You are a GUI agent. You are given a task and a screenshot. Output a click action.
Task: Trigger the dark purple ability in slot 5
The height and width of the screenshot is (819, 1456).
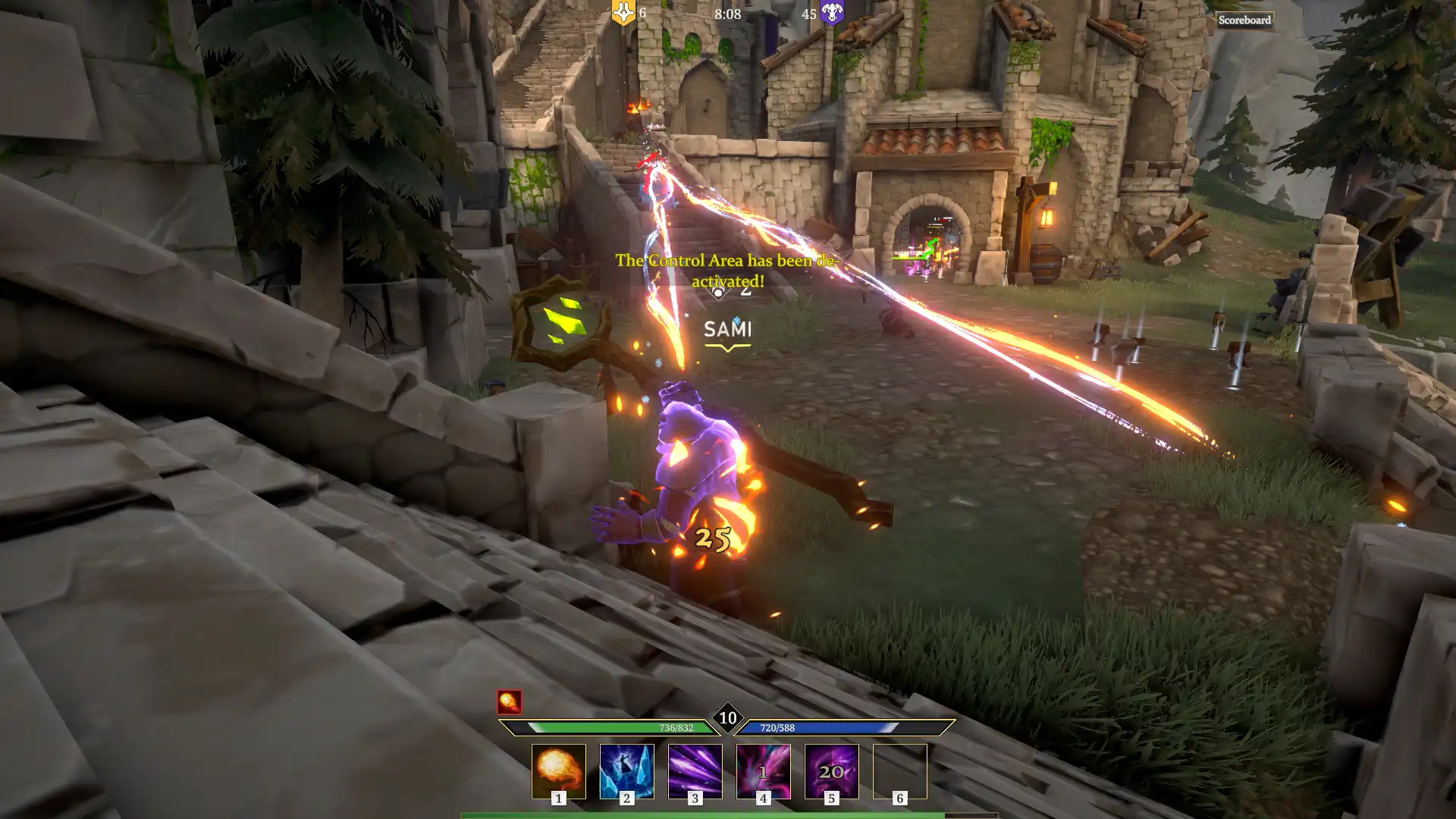point(832,771)
